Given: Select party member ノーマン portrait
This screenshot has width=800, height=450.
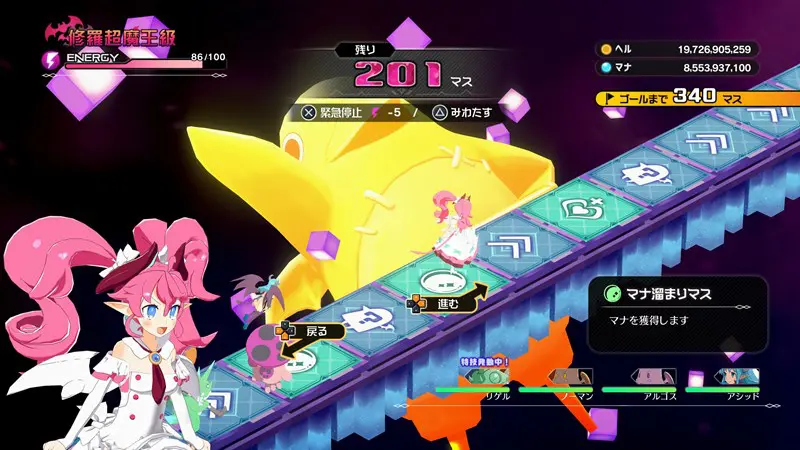Looking at the screenshot, I should coord(568,379).
